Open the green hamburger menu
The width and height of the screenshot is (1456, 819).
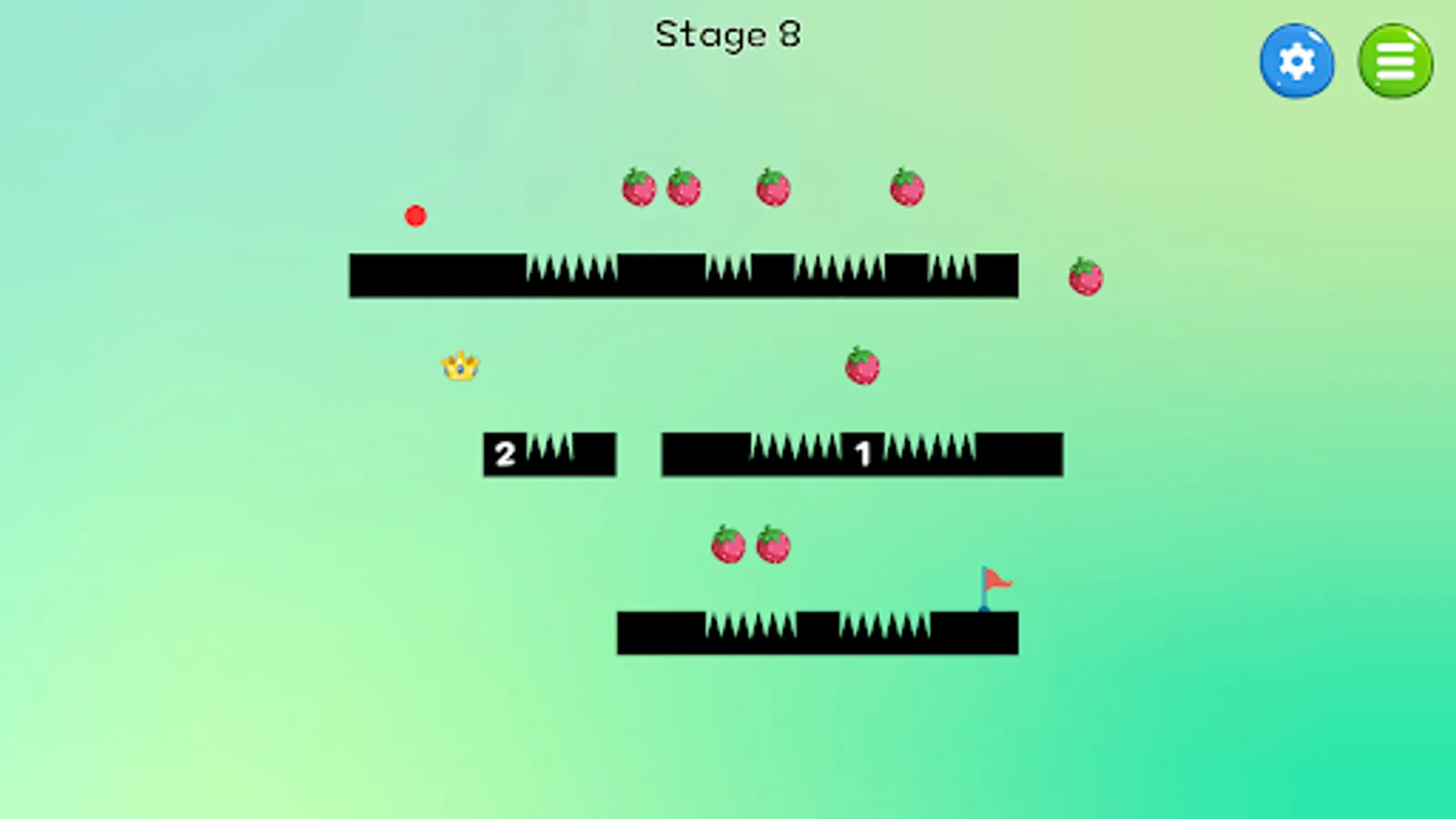point(1395,60)
